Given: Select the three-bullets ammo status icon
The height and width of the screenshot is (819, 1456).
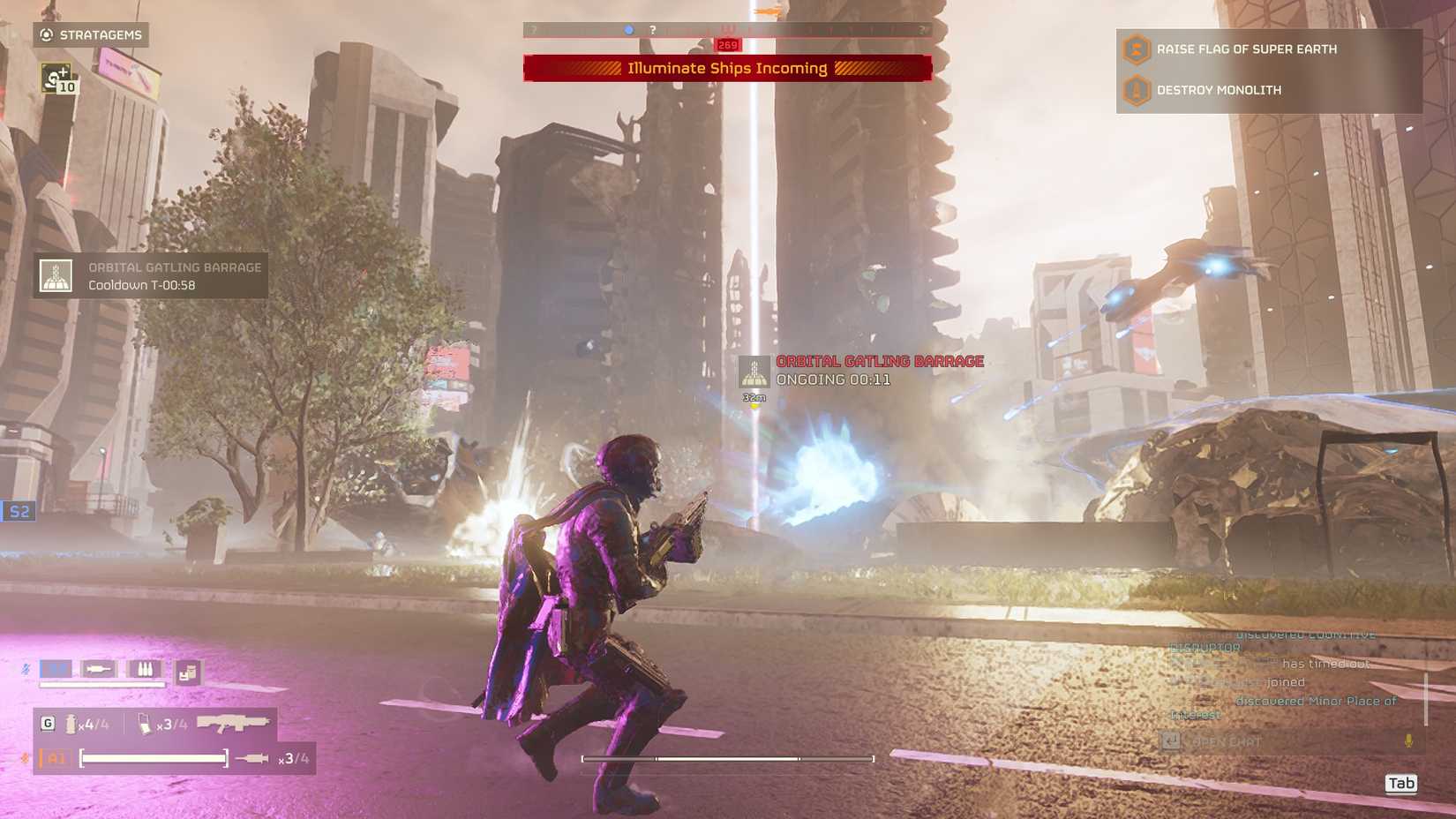Looking at the screenshot, I should (x=145, y=669).
